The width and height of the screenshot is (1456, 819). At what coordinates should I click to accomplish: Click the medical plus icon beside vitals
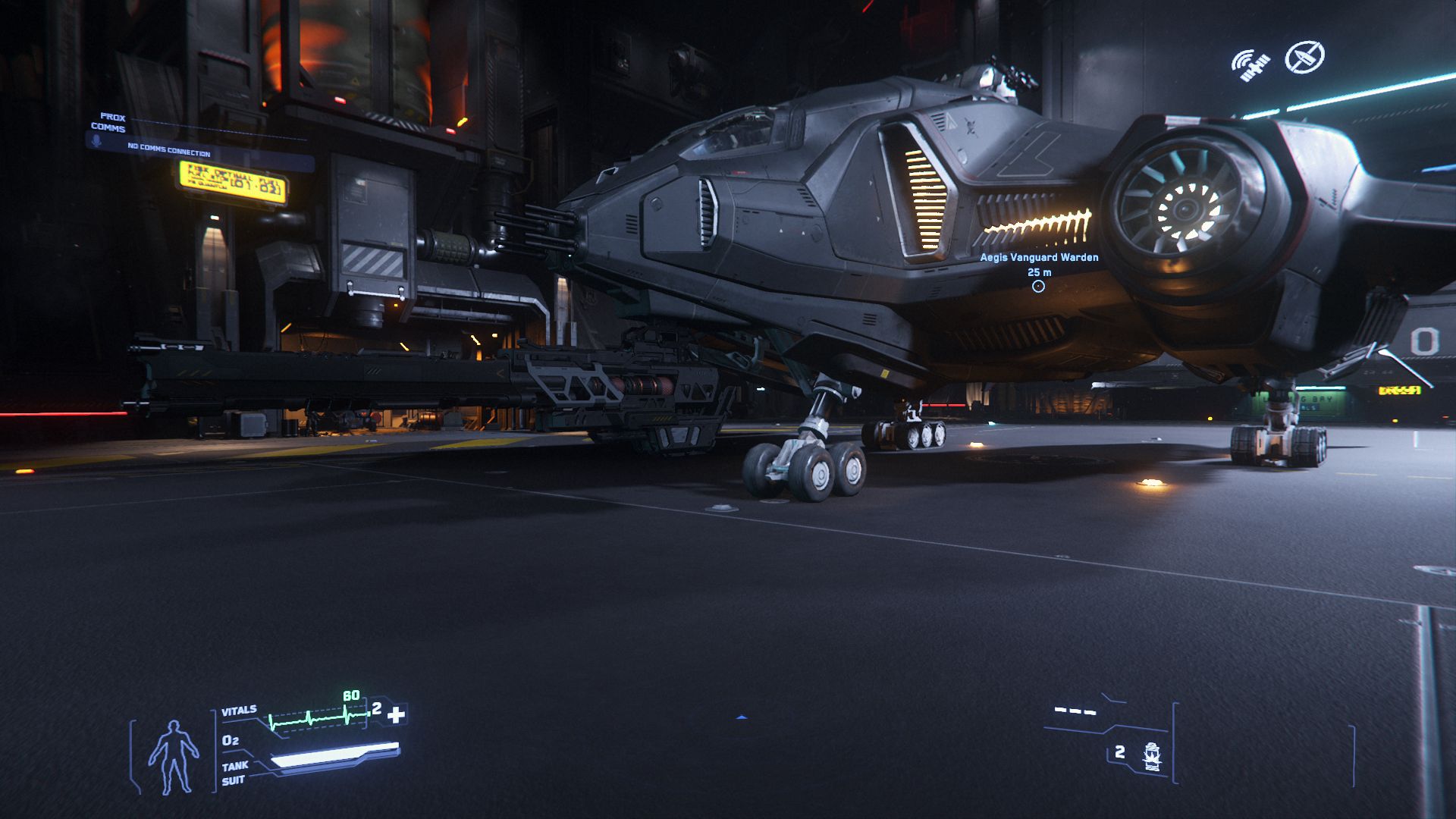click(x=396, y=714)
